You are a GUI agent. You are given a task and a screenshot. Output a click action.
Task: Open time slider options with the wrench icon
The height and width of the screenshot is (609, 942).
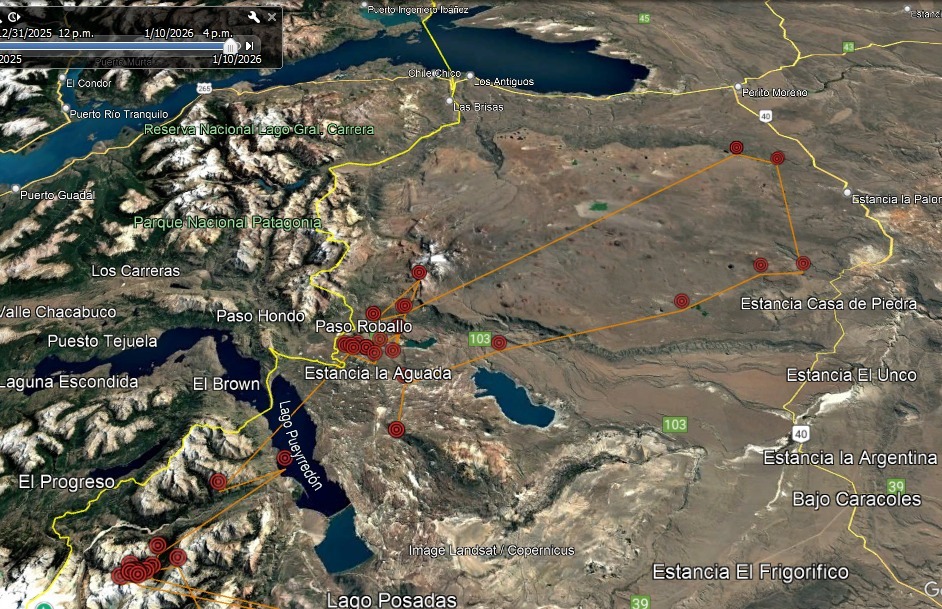point(254,17)
